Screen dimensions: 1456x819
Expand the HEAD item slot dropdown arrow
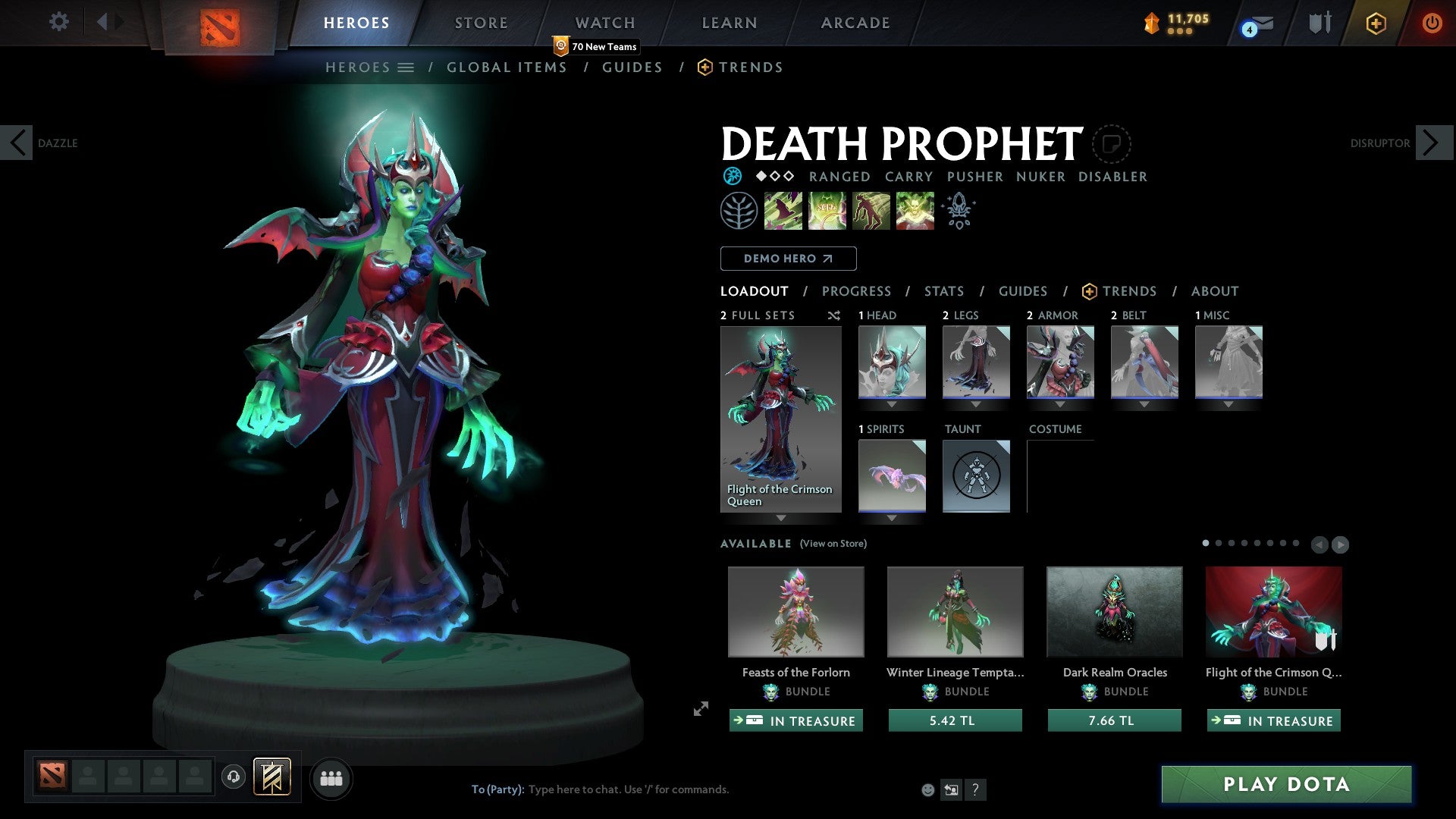[x=891, y=404]
